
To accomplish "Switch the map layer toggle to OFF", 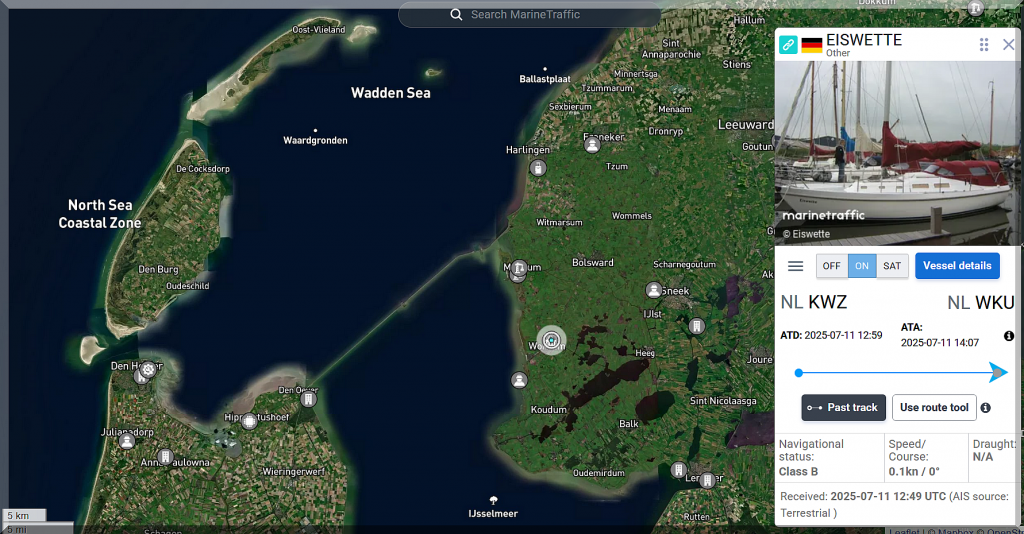I will pos(832,266).
